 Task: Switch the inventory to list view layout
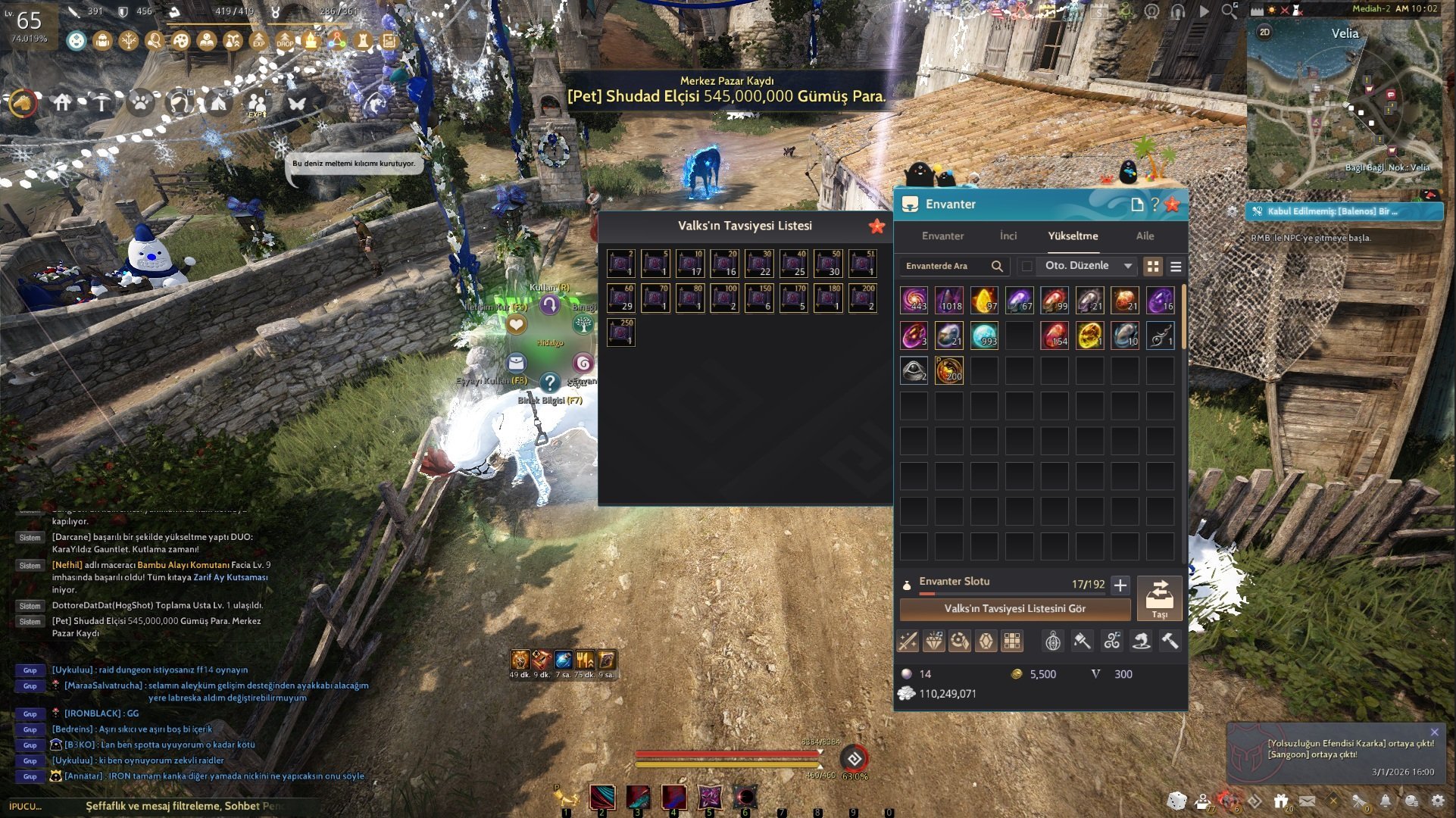[x=1175, y=266]
